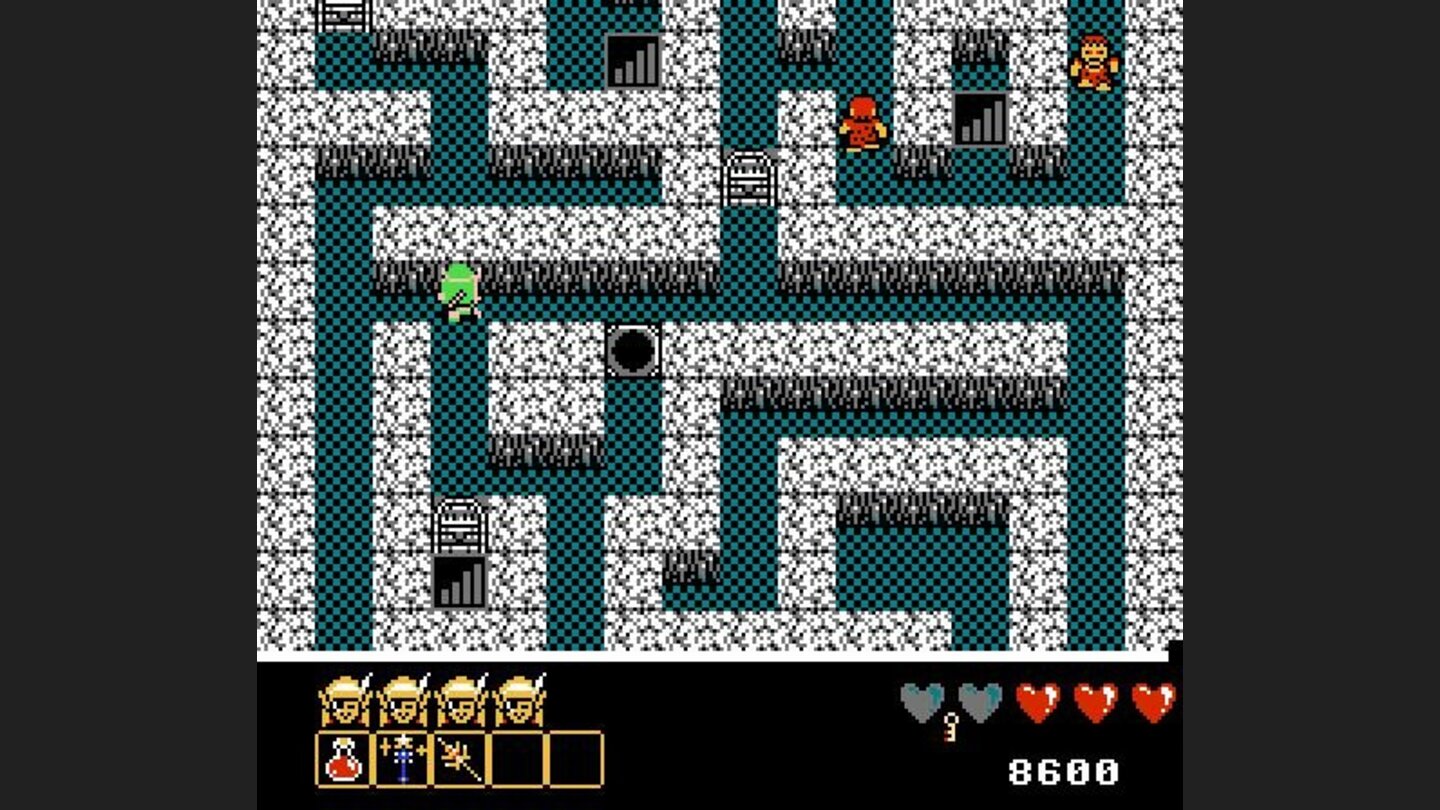Select the first elf hero portrait
Screen dimensions: 1440x810
coord(345,700)
